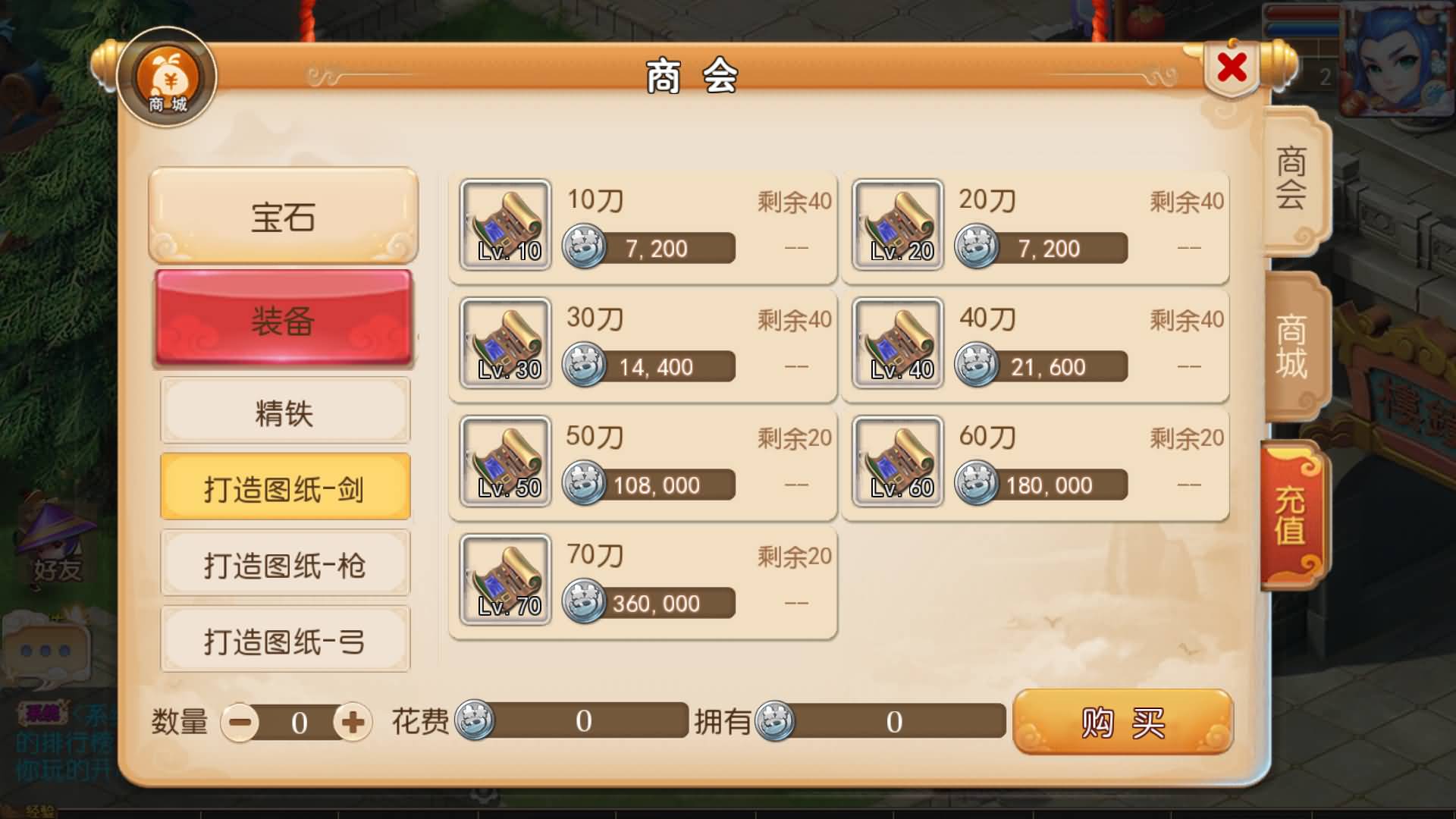Close the 商会 window
Image resolution: width=1456 pixels, height=819 pixels.
[x=1230, y=67]
